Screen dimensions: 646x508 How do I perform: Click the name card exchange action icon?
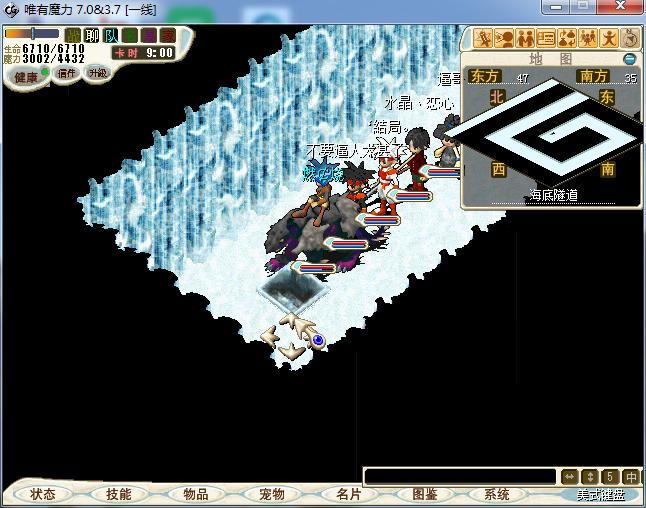[546, 39]
